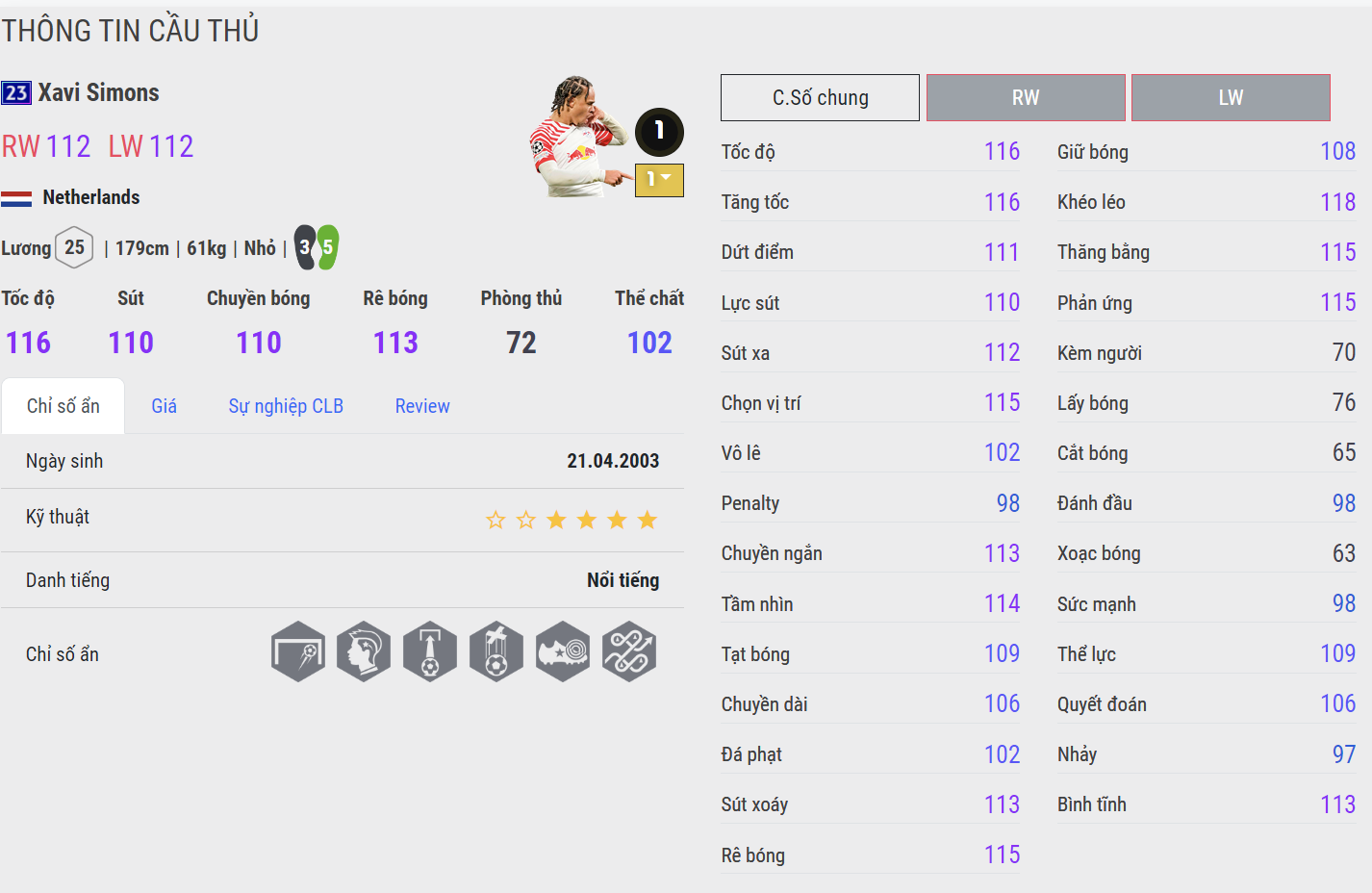The height and width of the screenshot is (893, 1372).
Task: Select the C.Số chung stats tab
Action: [x=820, y=98]
